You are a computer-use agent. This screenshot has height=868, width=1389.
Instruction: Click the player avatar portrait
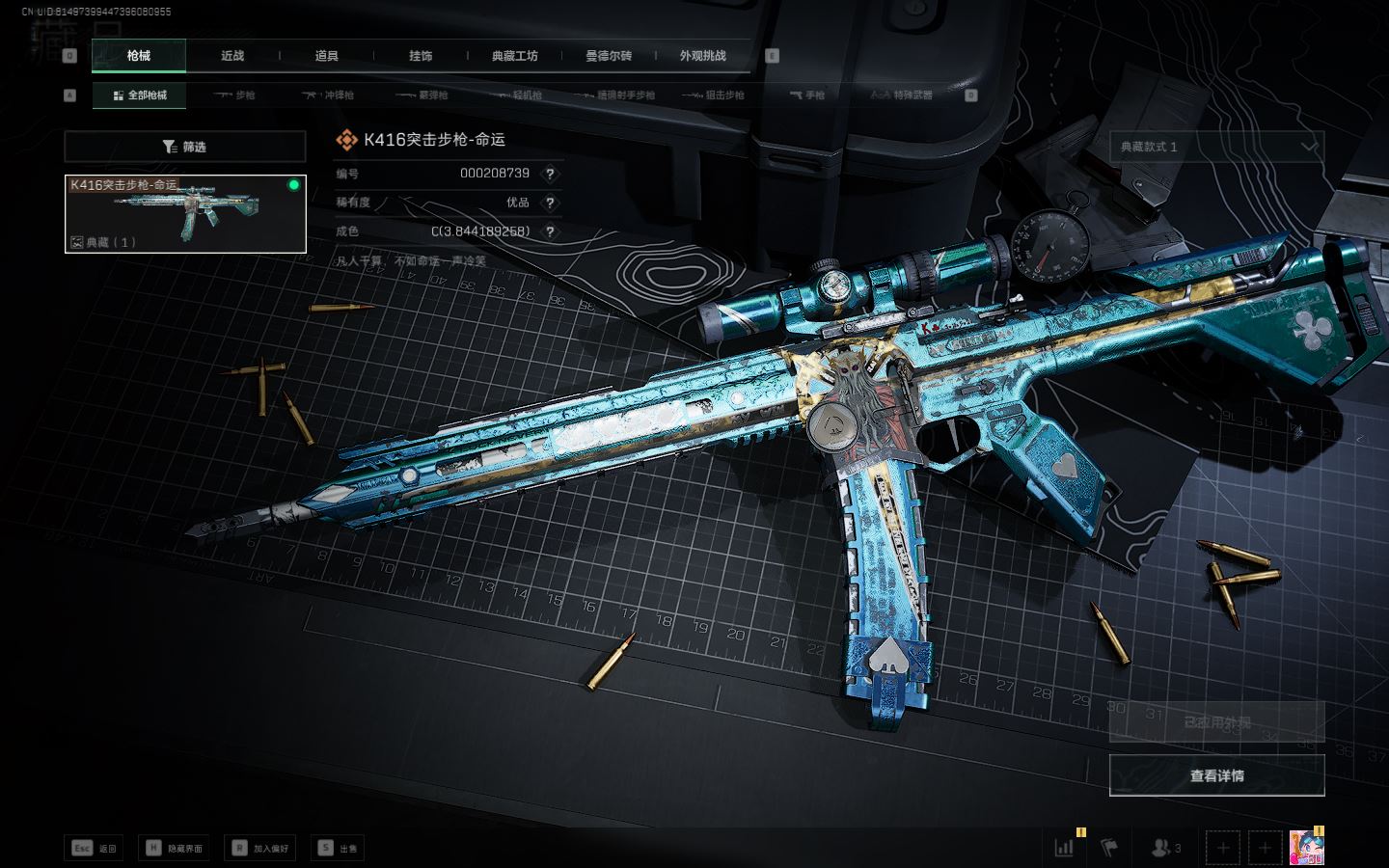[x=1306, y=848]
